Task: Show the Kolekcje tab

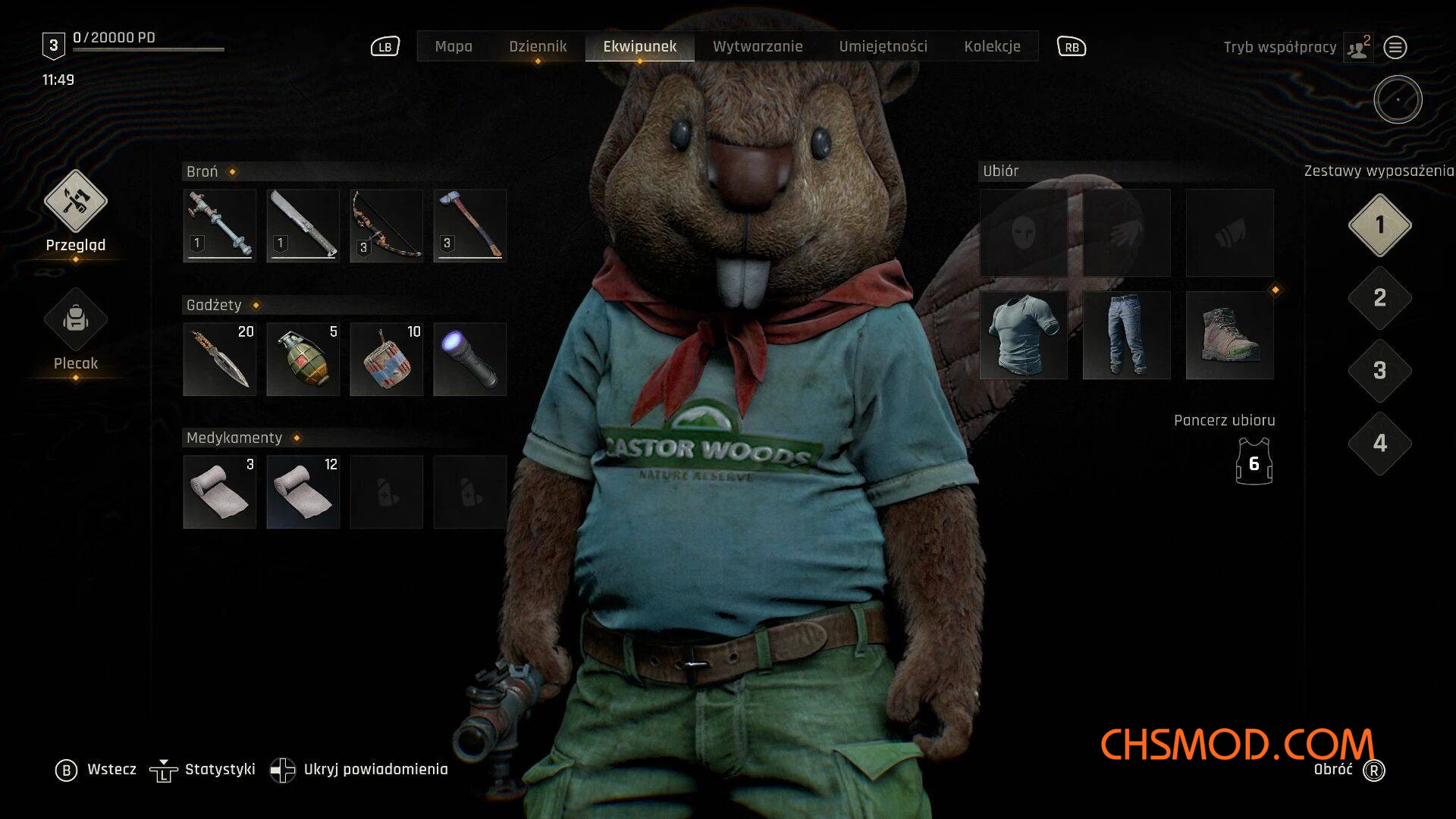Action: coord(992,46)
